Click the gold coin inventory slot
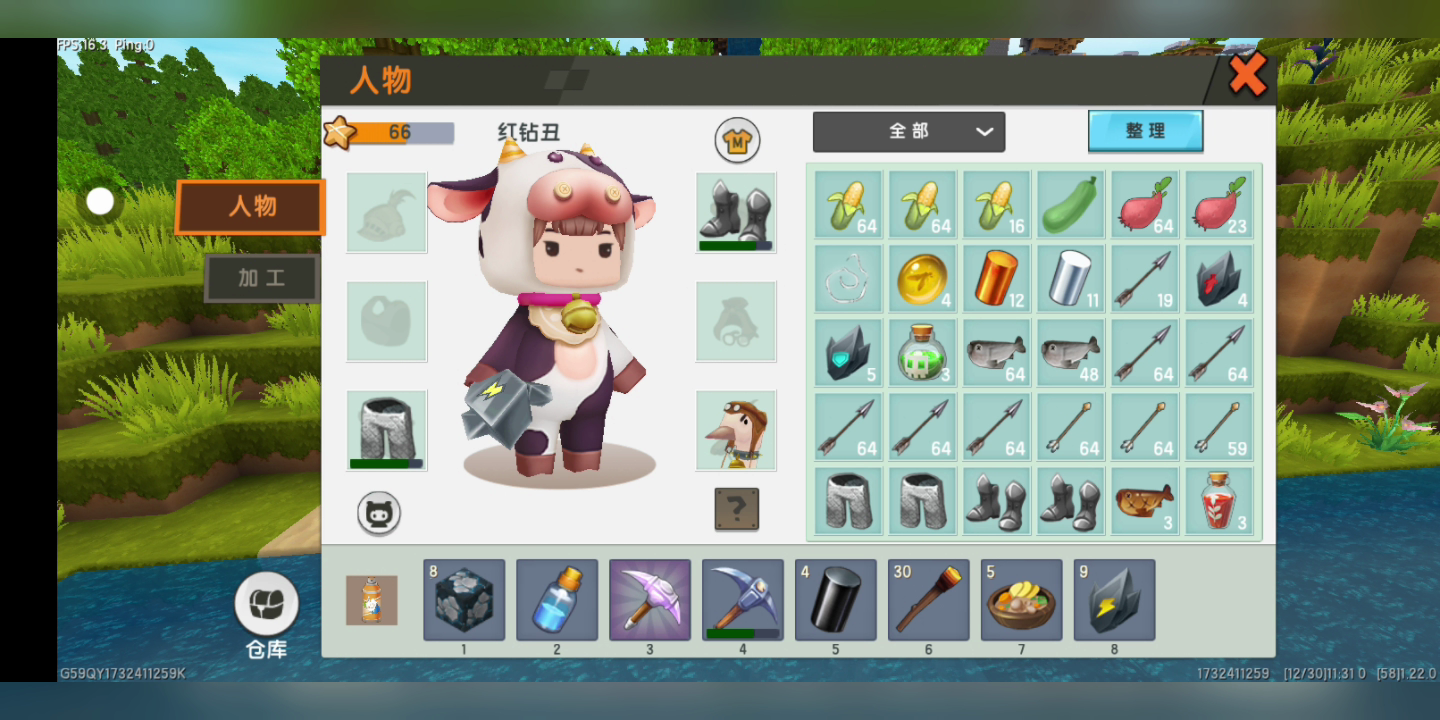 pyautogui.click(x=922, y=279)
